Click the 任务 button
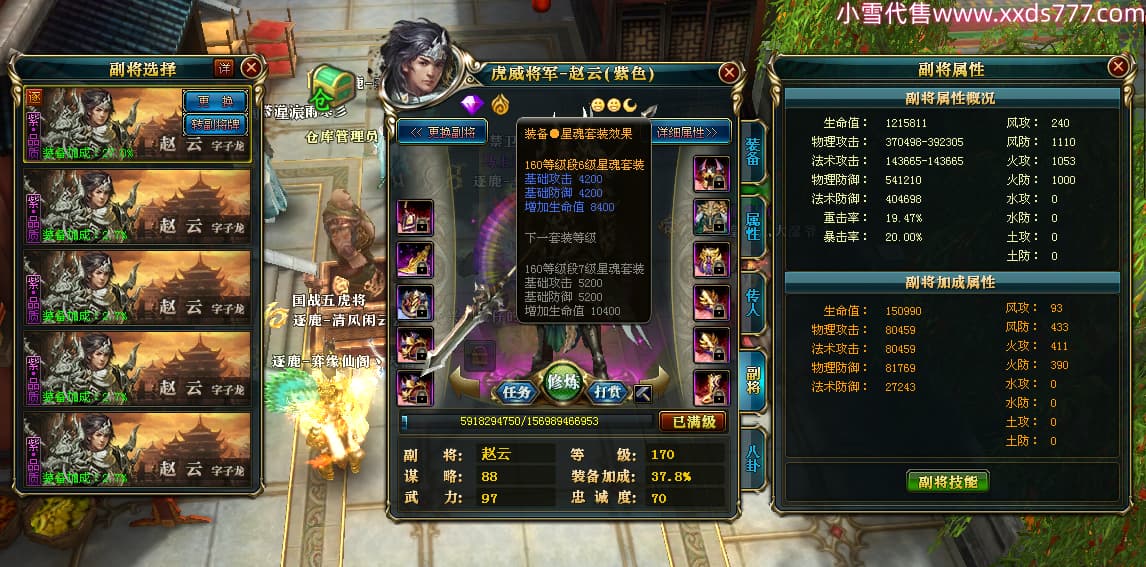The height and width of the screenshot is (567, 1146). 516,391
